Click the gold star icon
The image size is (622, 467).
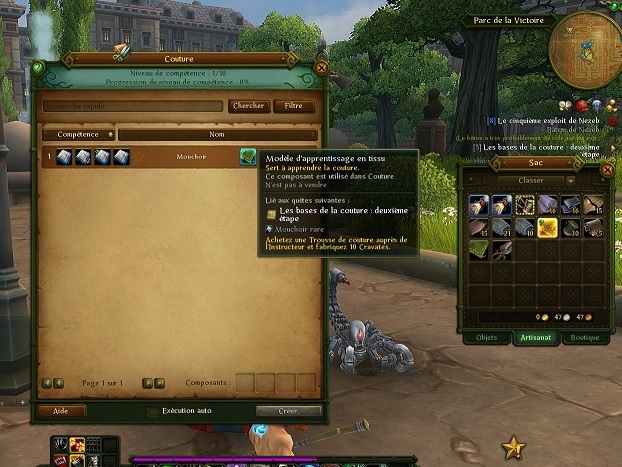(x=514, y=448)
